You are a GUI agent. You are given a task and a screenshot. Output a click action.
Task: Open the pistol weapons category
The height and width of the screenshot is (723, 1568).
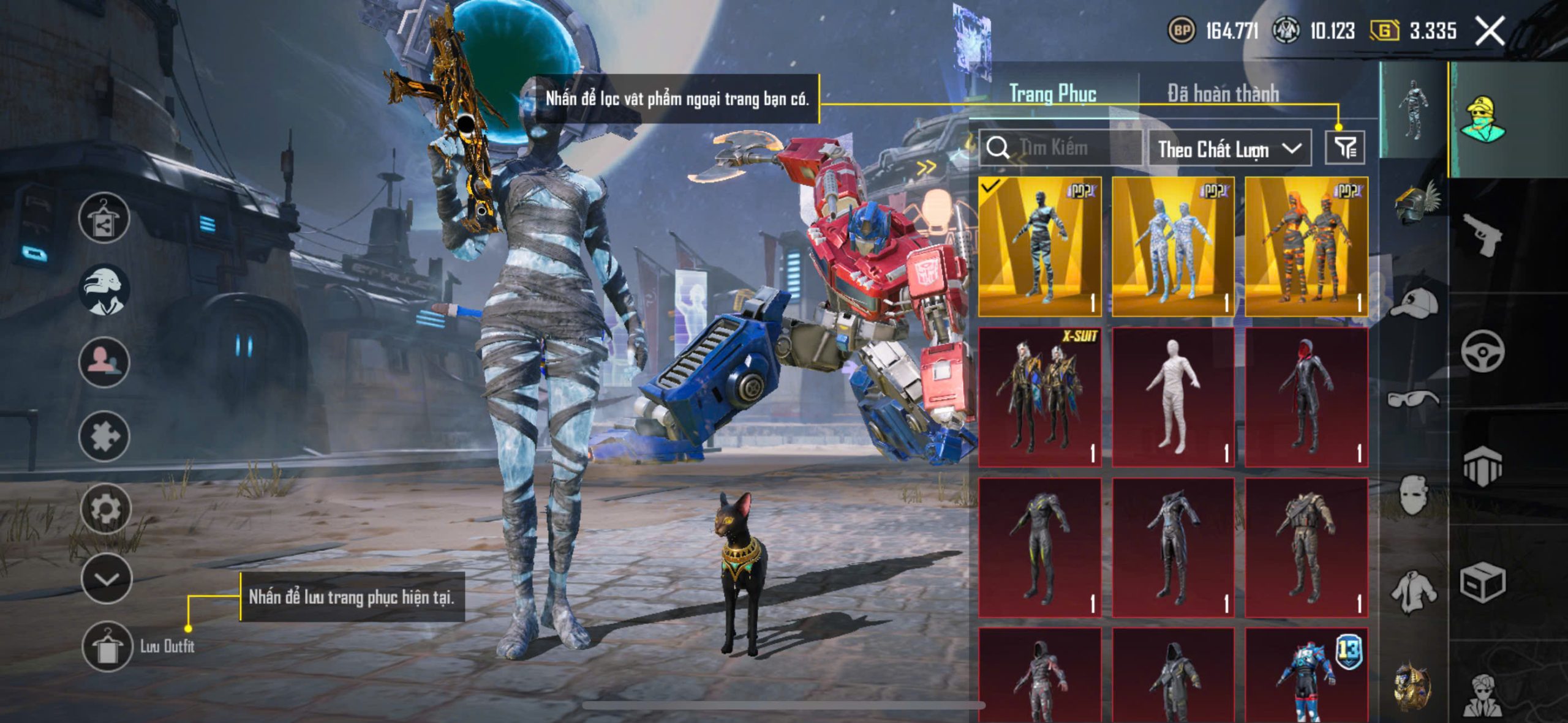click(1482, 234)
